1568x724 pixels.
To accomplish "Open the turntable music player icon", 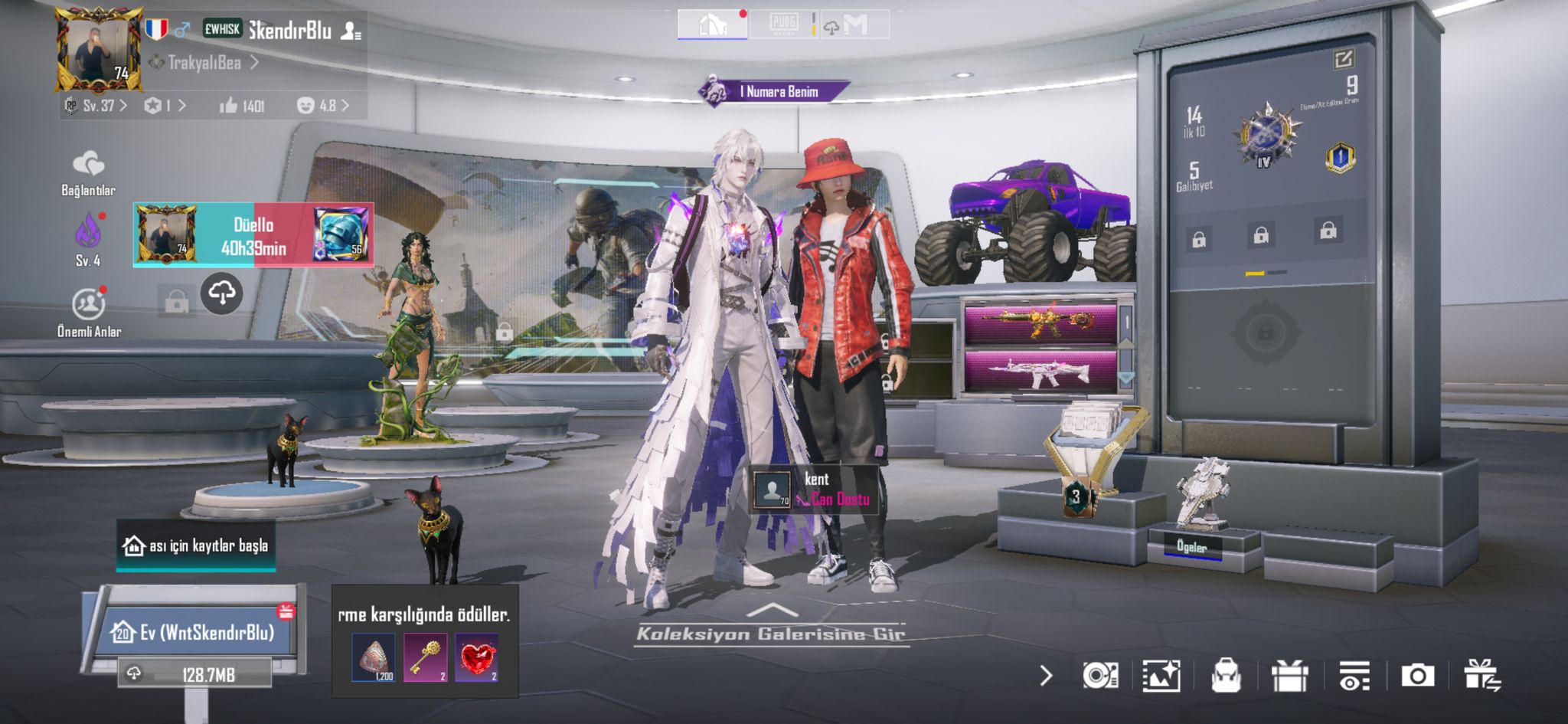I will (x=1100, y=676).
